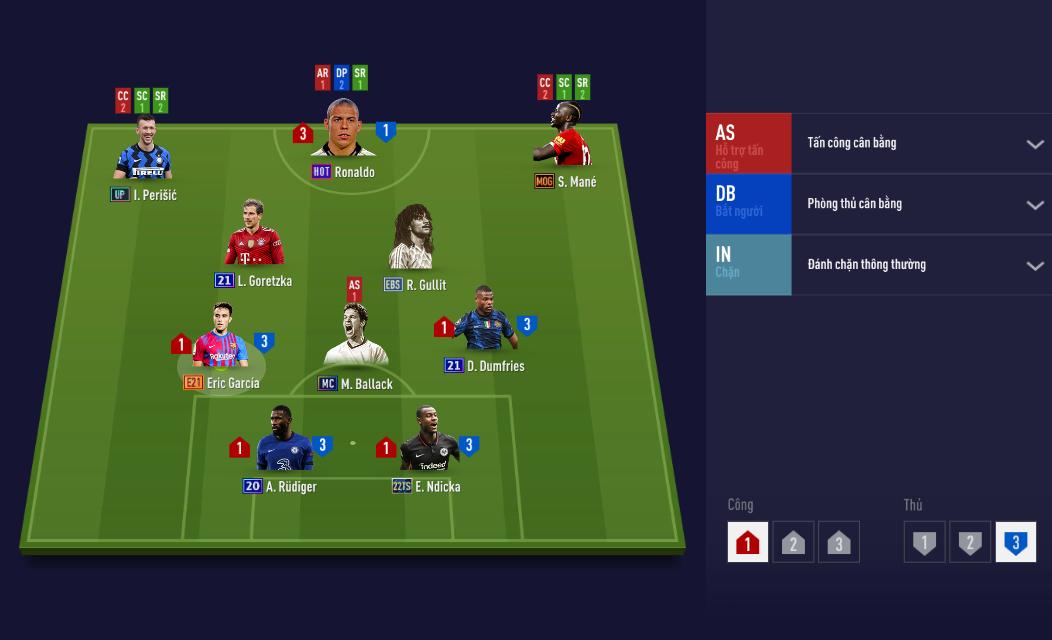The image size is (1052, 640).
Task: Expand the Phòng thủ cân bằng dropdown
Action: tap(1034, 205)
